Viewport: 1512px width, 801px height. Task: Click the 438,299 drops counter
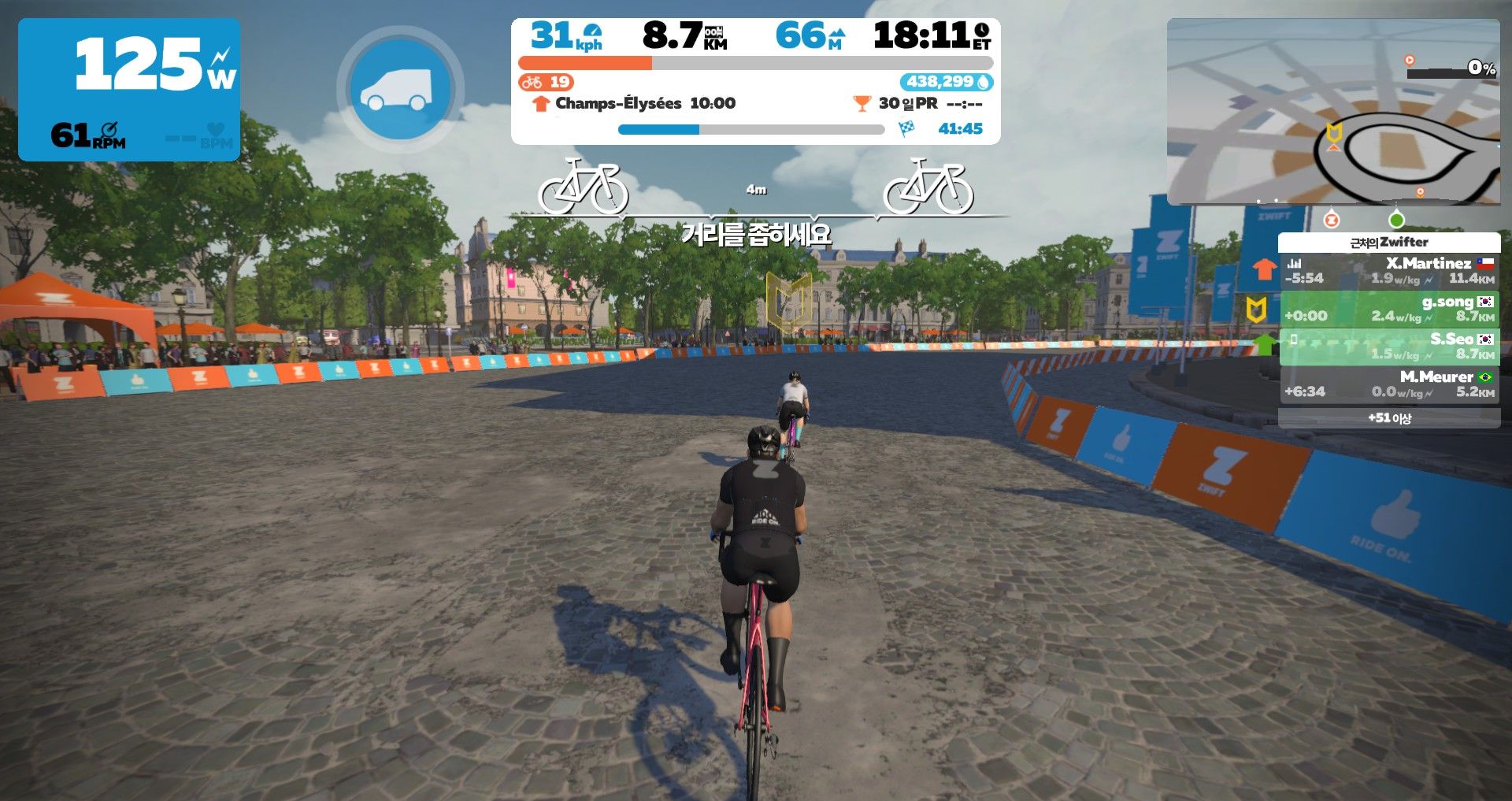[946, 82]
